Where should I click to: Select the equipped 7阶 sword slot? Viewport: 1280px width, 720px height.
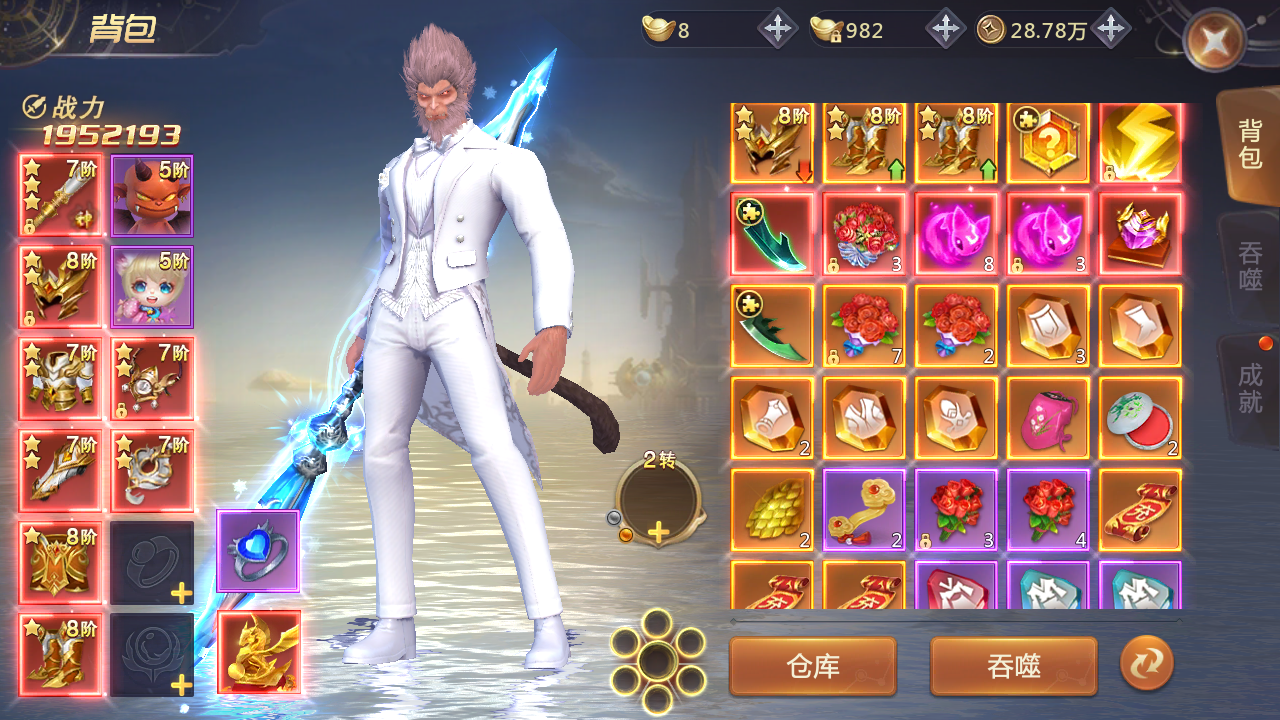60,195
